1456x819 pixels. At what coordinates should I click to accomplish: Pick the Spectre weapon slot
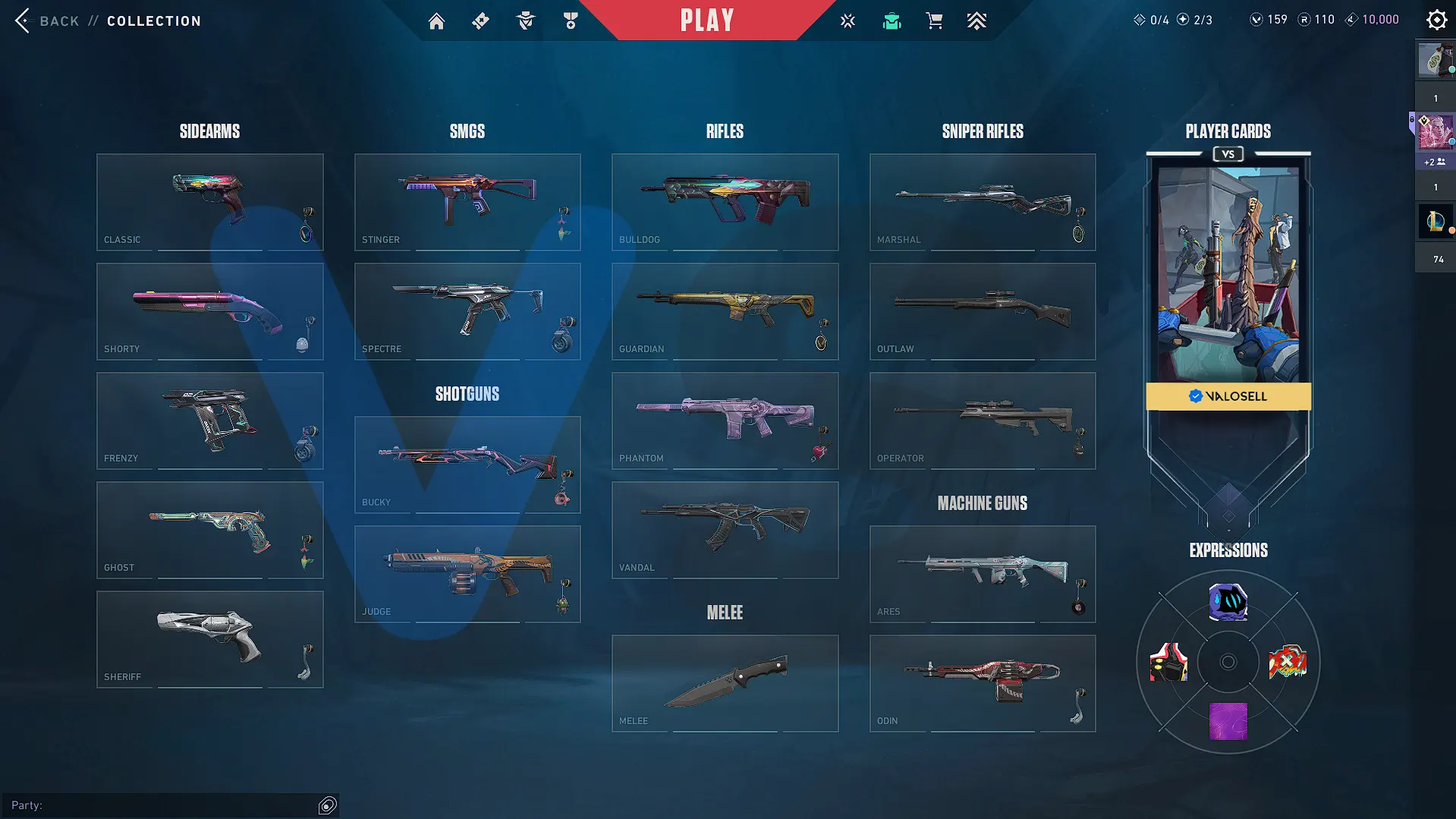tap(467, 311)
